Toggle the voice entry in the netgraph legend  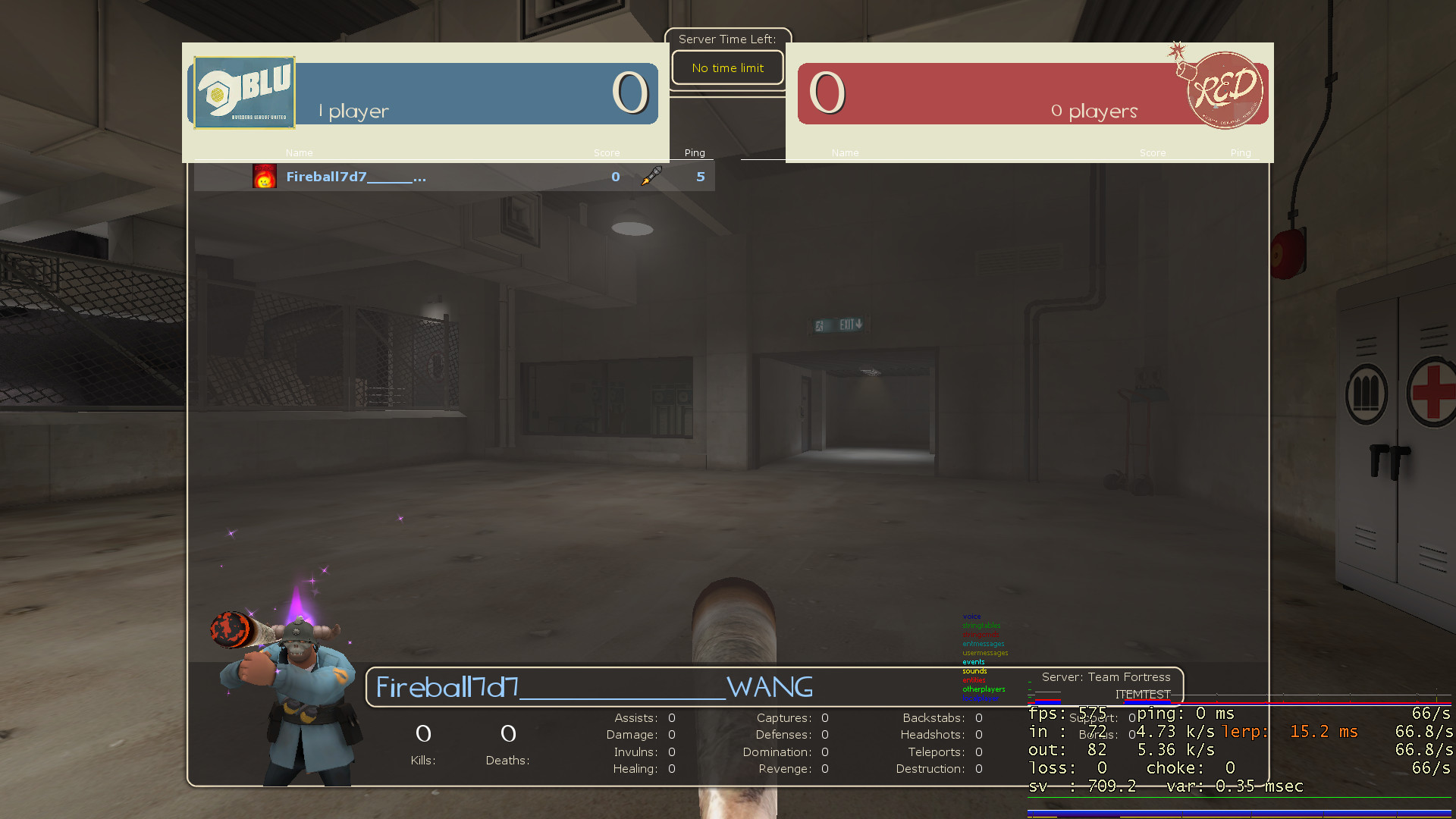971,617
